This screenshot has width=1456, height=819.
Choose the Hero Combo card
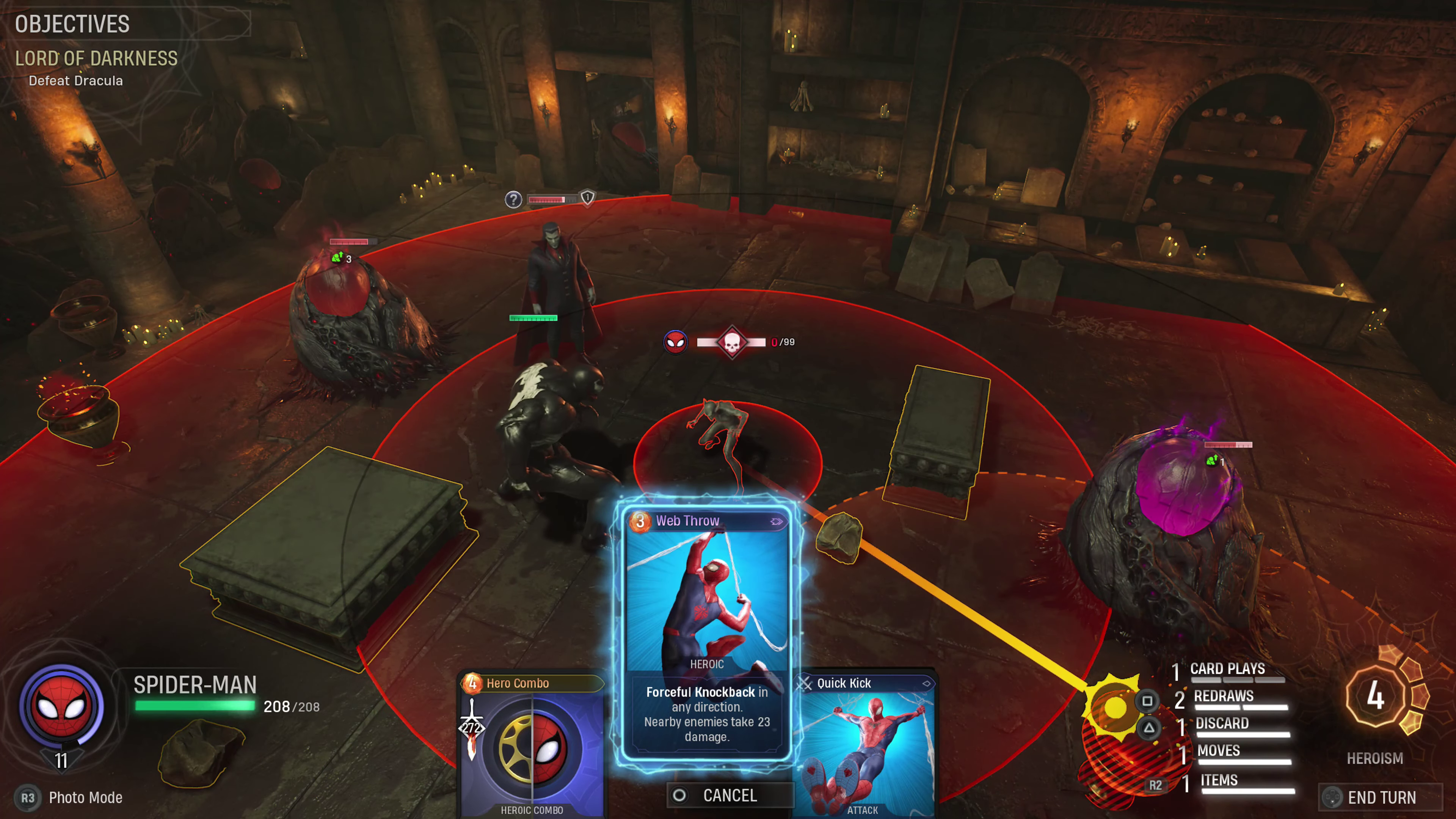click(531, 746)
